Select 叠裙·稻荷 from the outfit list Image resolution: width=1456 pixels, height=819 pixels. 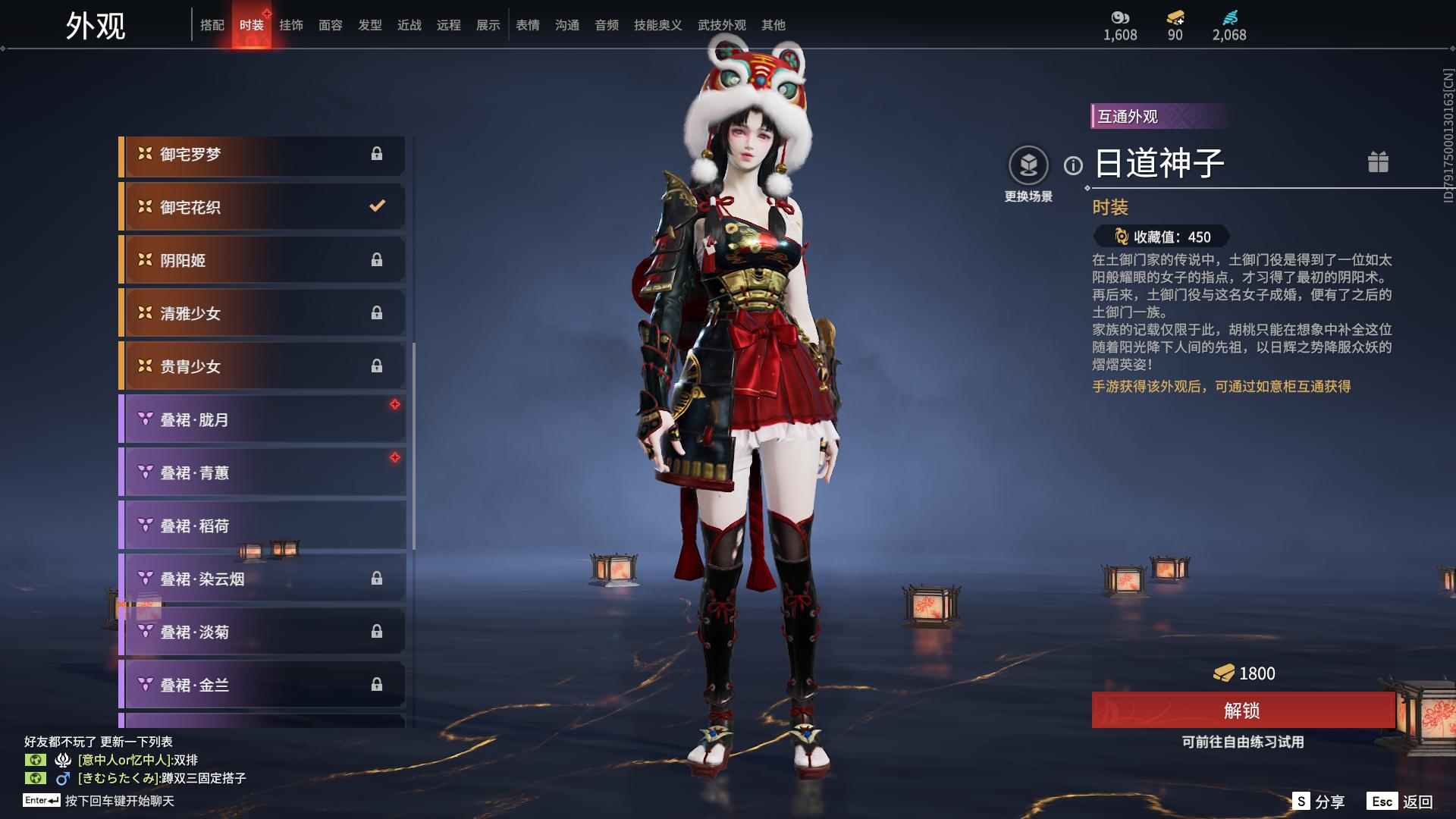pos(262,525)
